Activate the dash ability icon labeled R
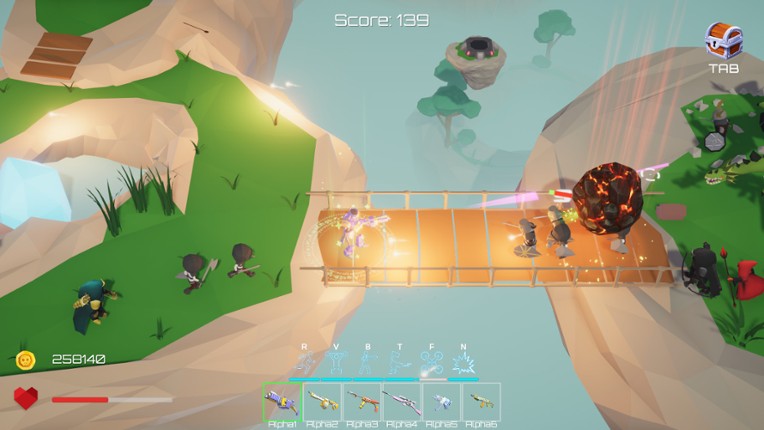Screen dimensions: 764x430 304,363
